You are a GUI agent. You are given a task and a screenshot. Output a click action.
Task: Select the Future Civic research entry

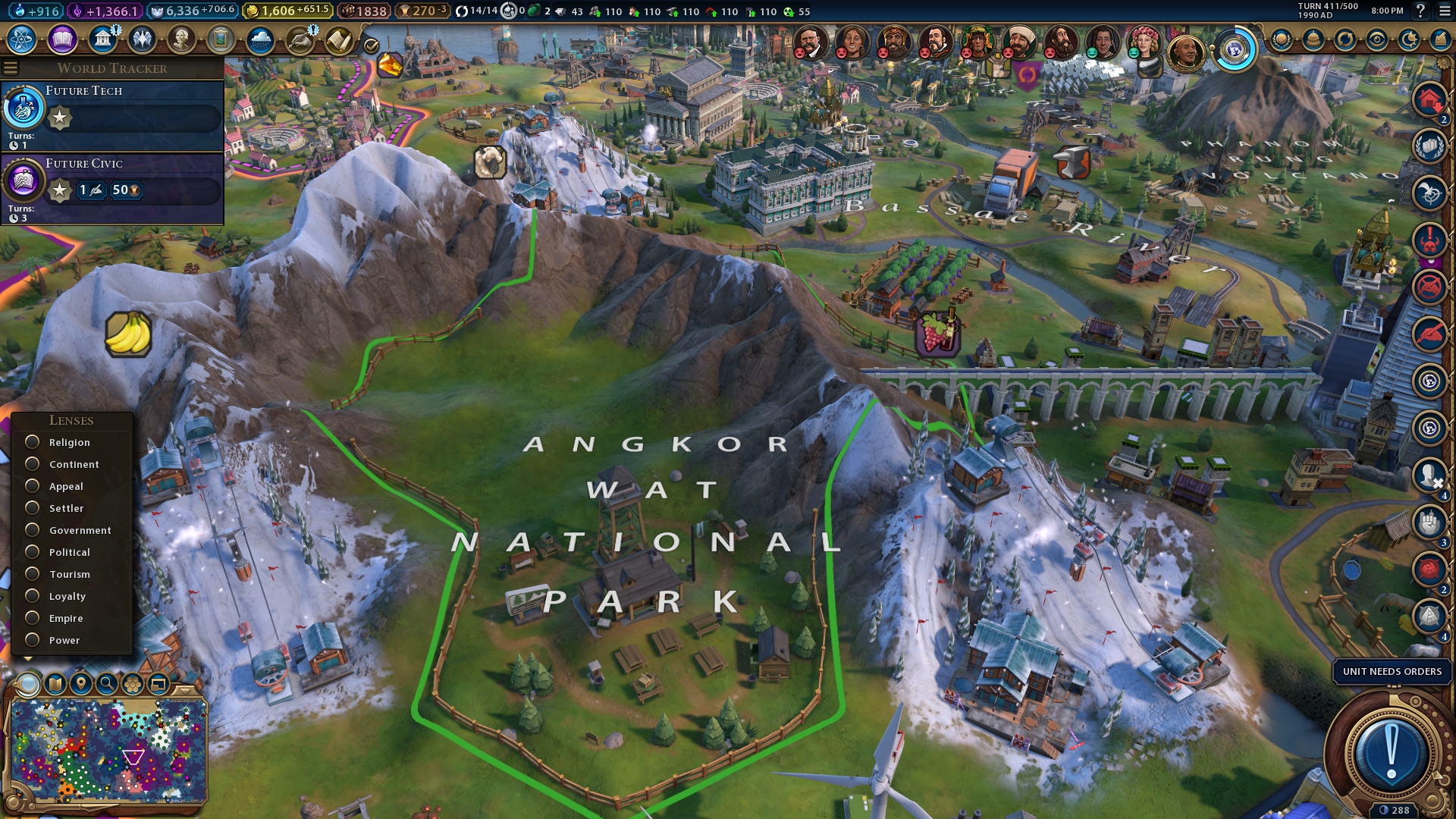pyautogui.click(x=112, y=187)
